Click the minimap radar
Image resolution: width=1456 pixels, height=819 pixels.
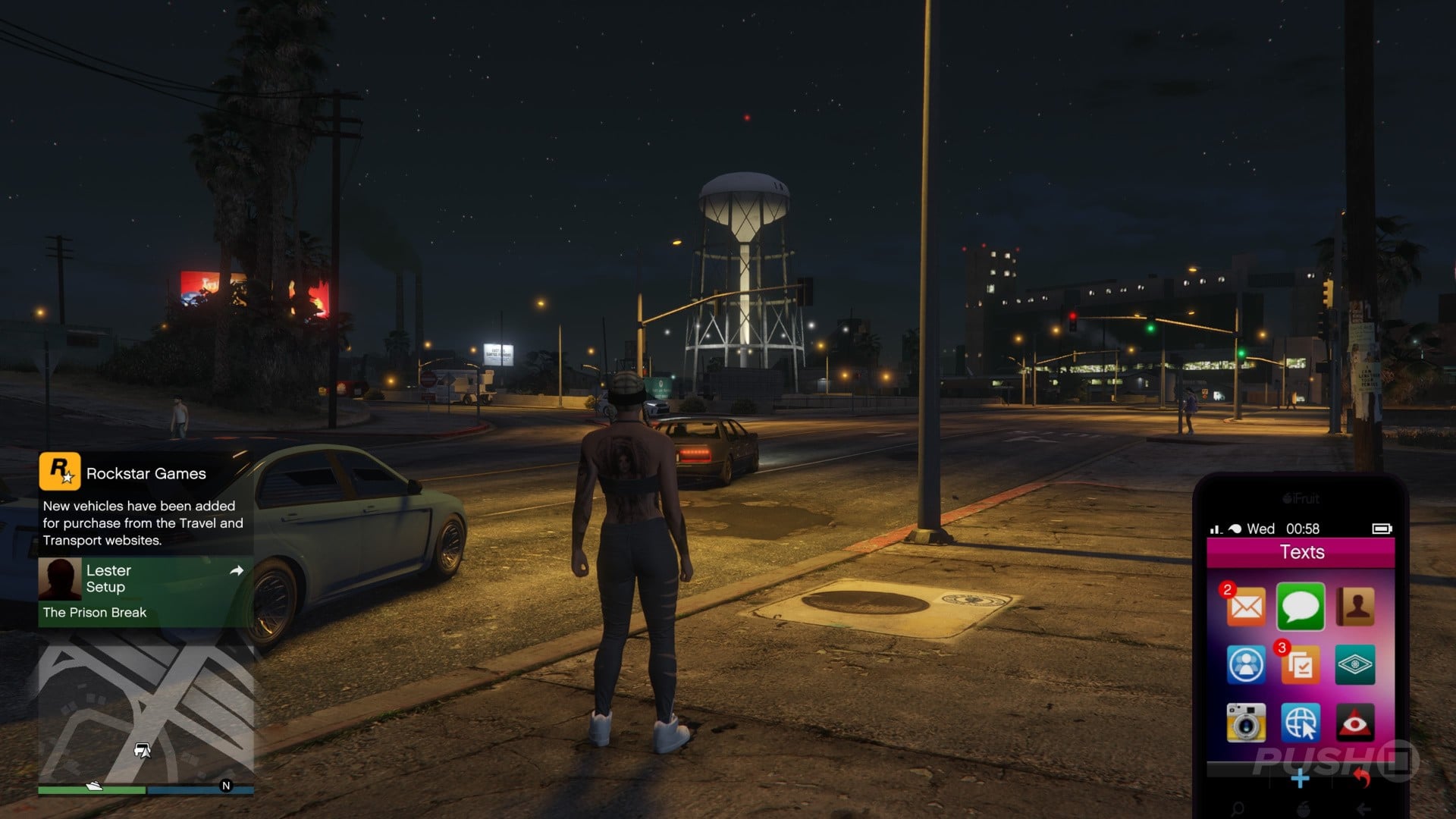pyautogui.click(x=146, y=713)
